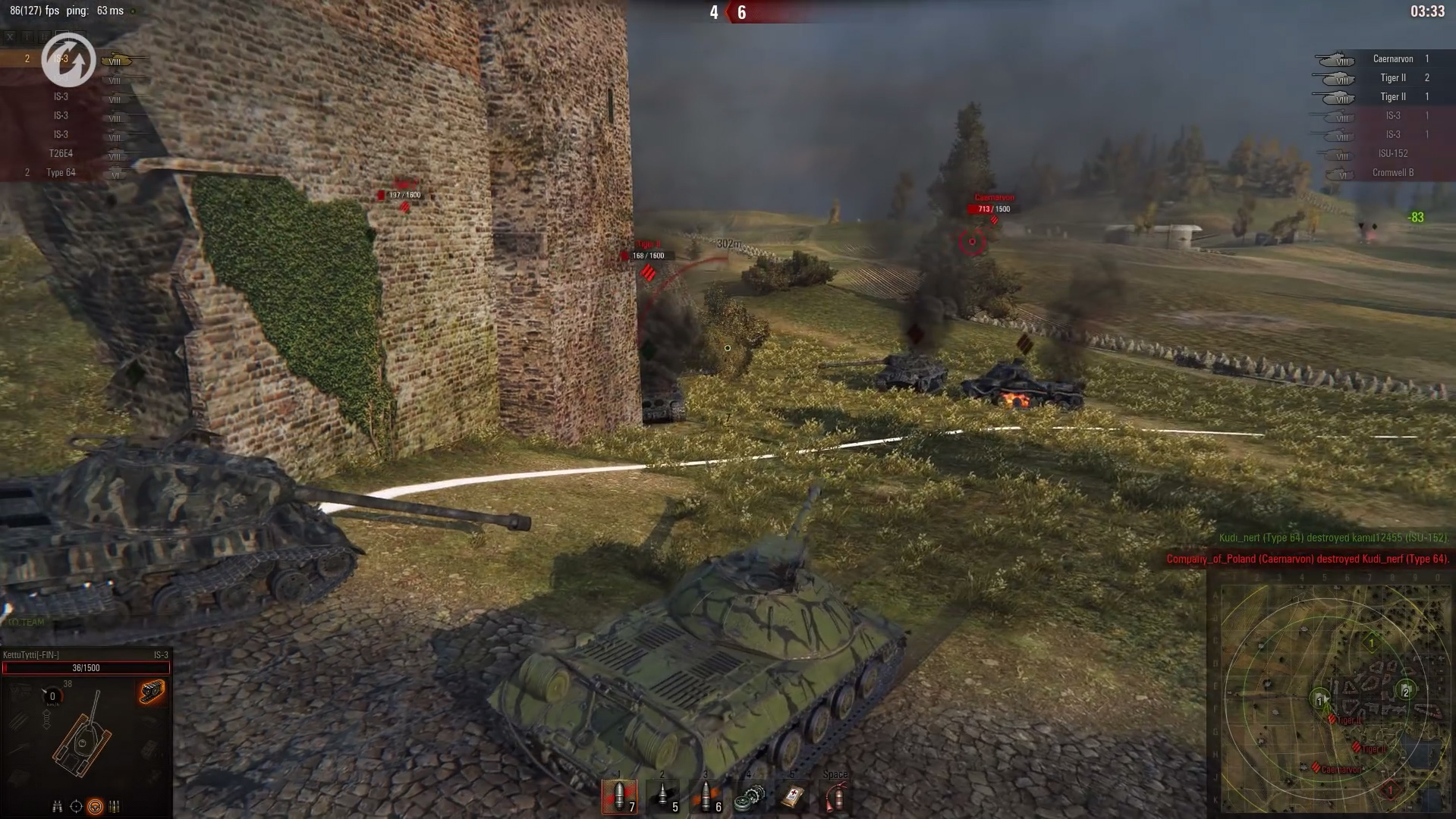This screenshot has height=819, width=1456.
Task: Use the repair kit consumable
Action: 749,798
